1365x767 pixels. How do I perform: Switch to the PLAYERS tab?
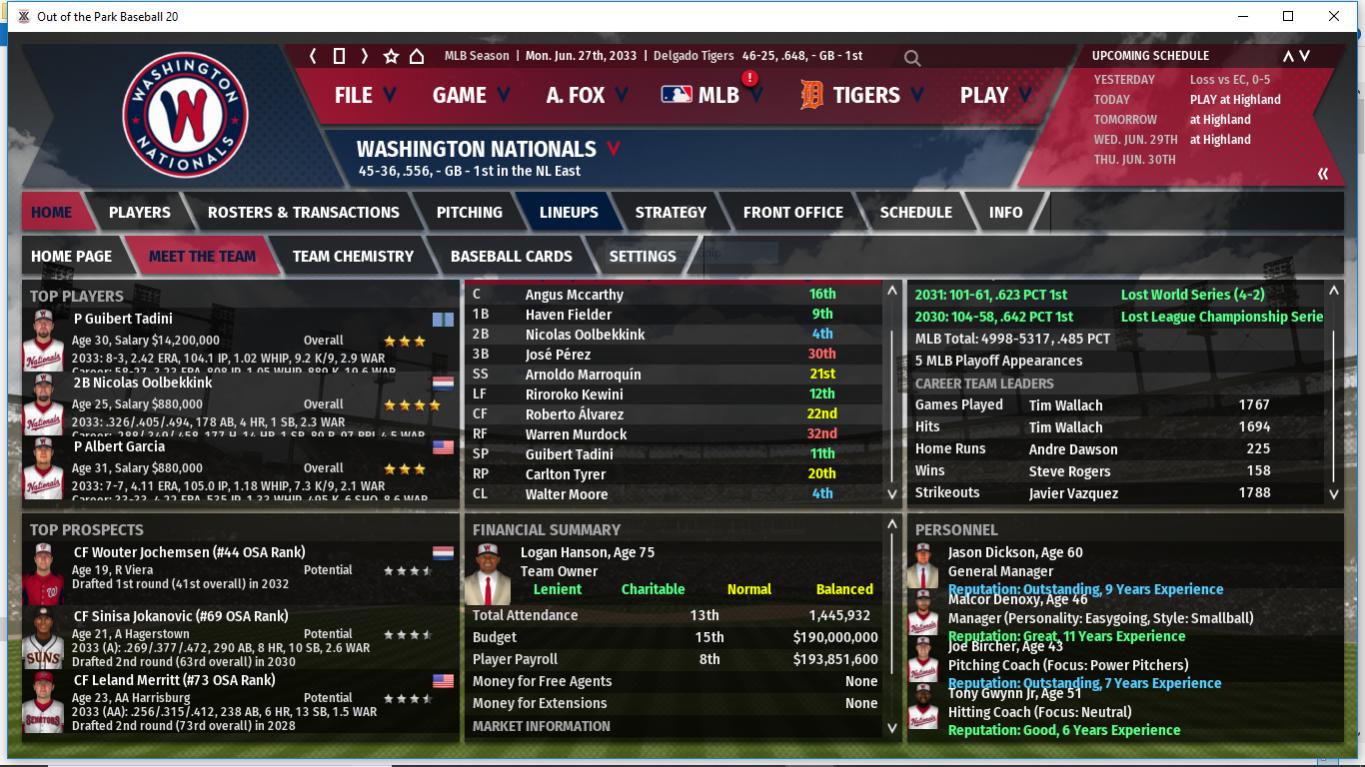click(139, 212)
